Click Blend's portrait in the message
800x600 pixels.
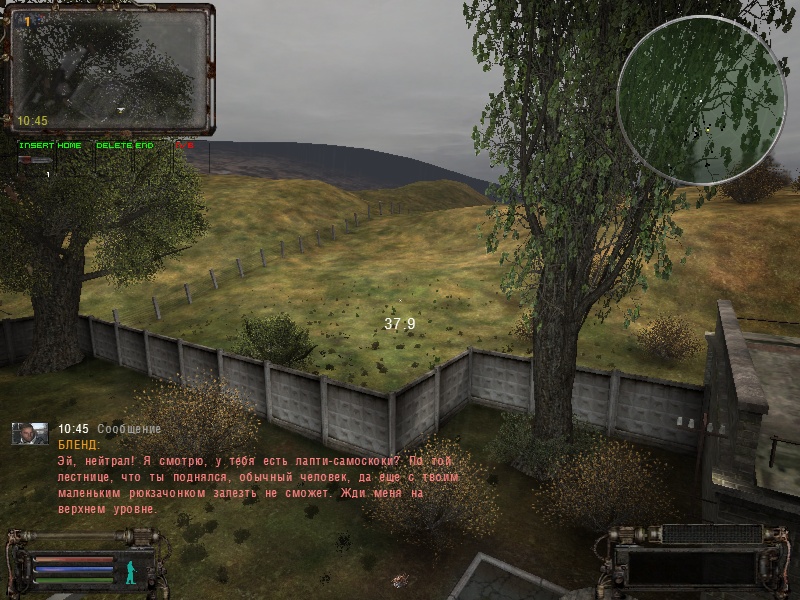[29, 432]
